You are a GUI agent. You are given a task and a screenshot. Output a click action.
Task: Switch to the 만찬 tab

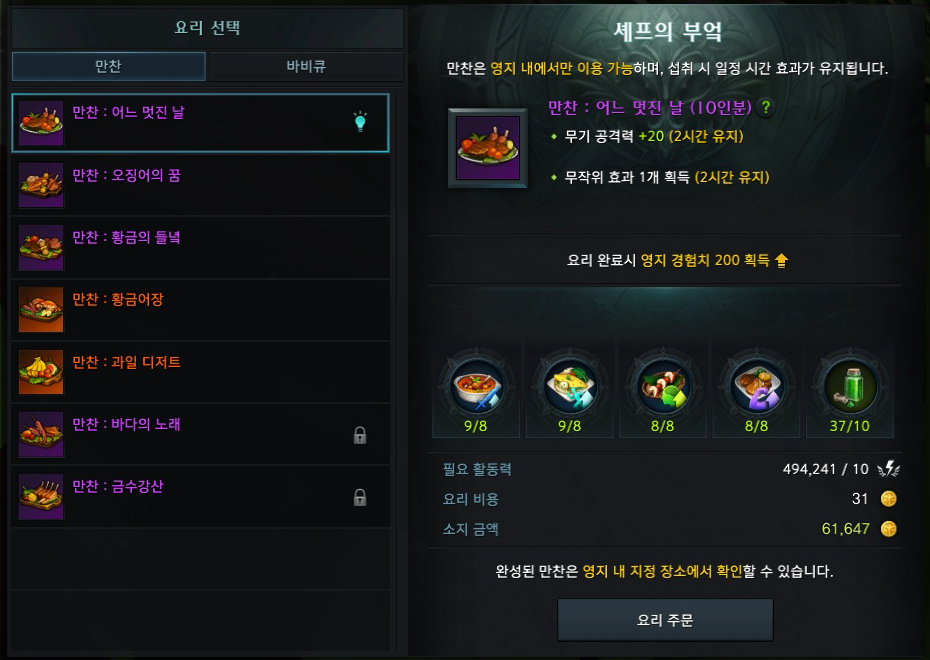[x=108, y=67]
